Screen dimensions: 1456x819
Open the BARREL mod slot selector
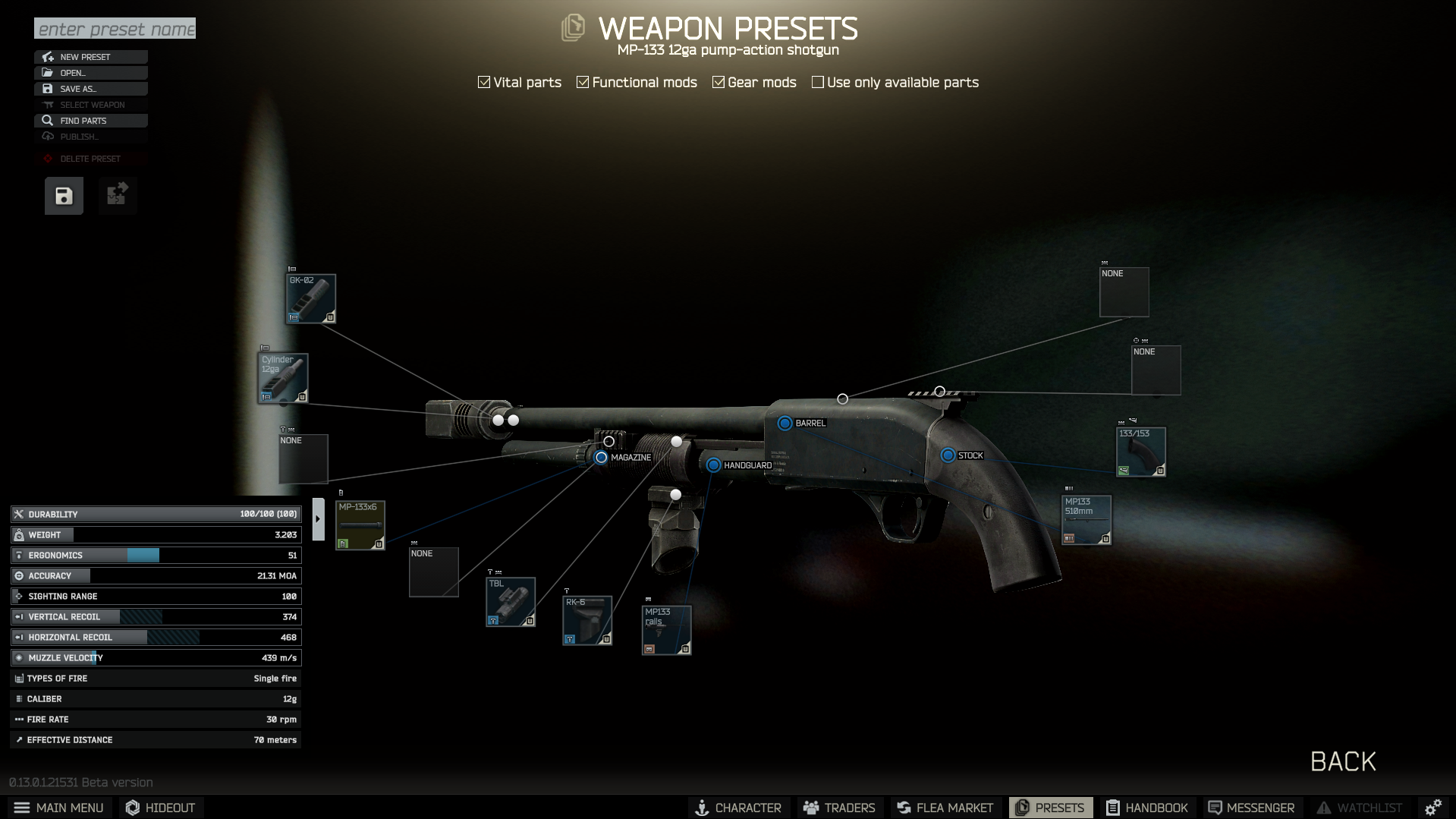pyautogui.click(x=785, y=423)
